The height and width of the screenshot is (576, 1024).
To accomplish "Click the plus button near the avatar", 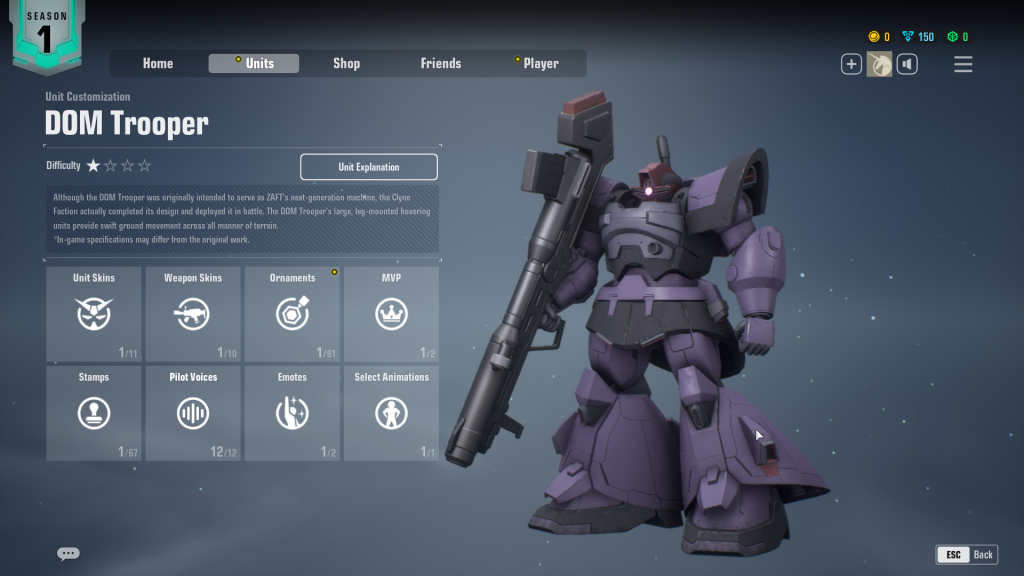I will pos(851,65).
